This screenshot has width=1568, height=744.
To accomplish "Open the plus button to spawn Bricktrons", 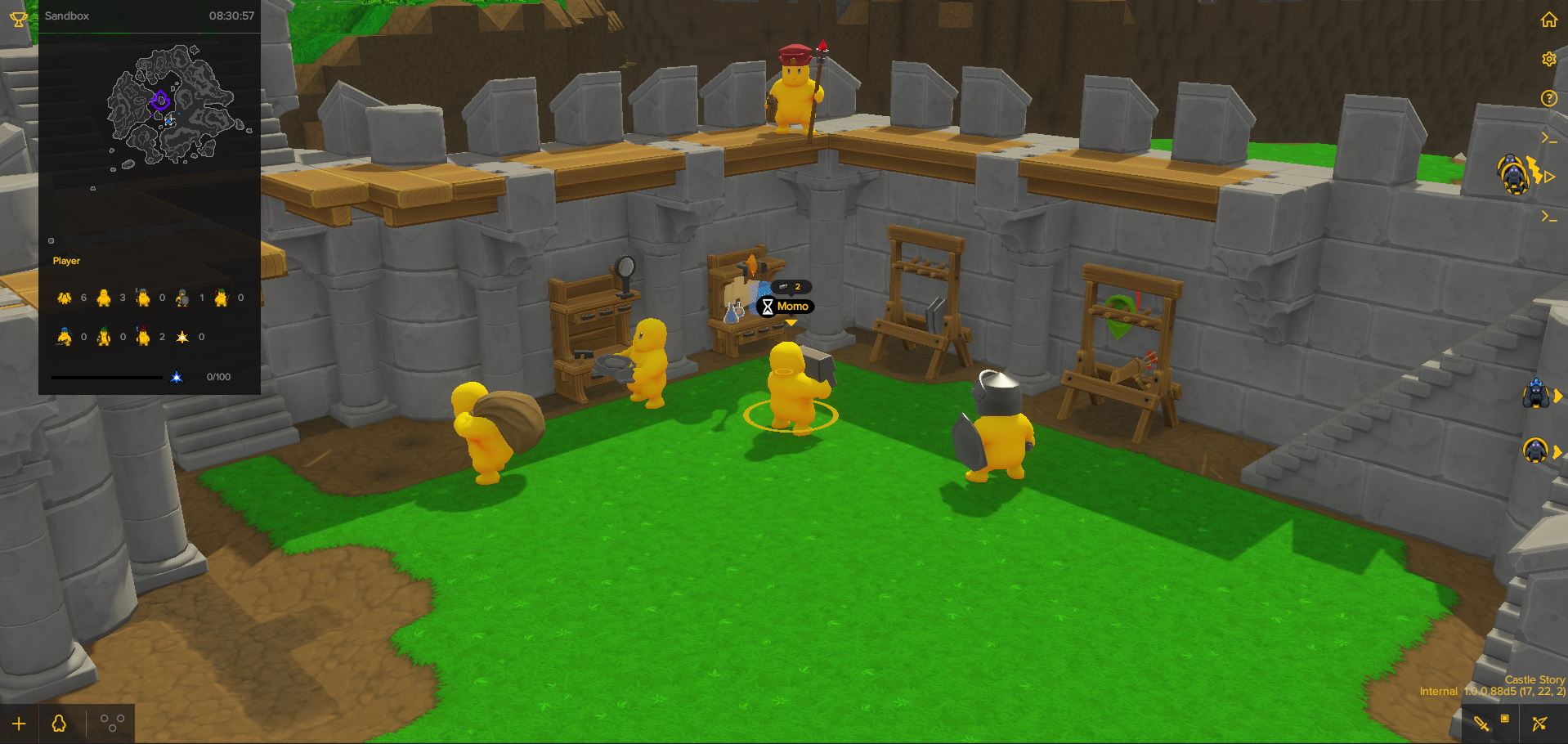I will point(19,723).
